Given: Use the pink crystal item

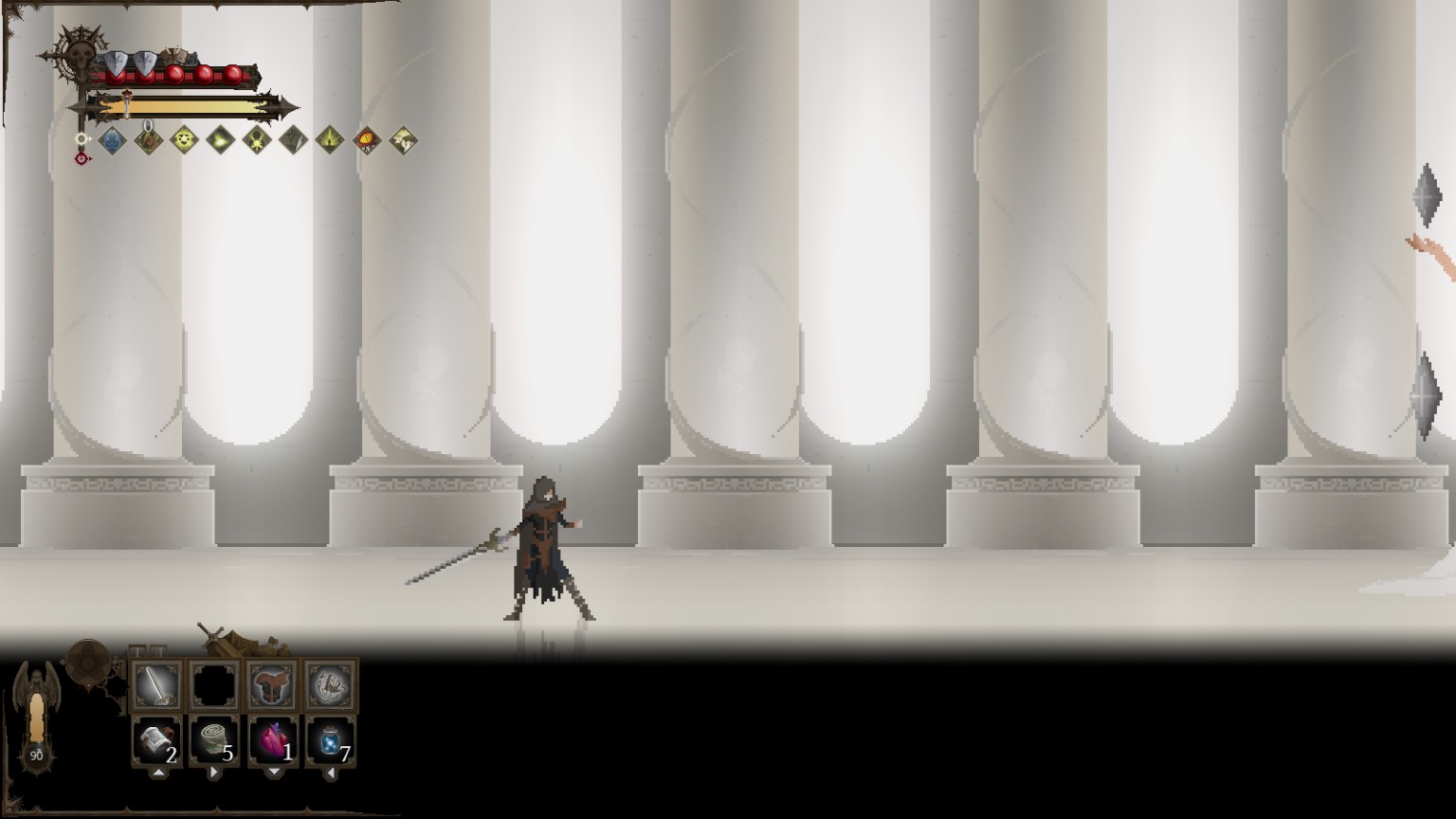Looking at the screenshot, I should (273, 741).
